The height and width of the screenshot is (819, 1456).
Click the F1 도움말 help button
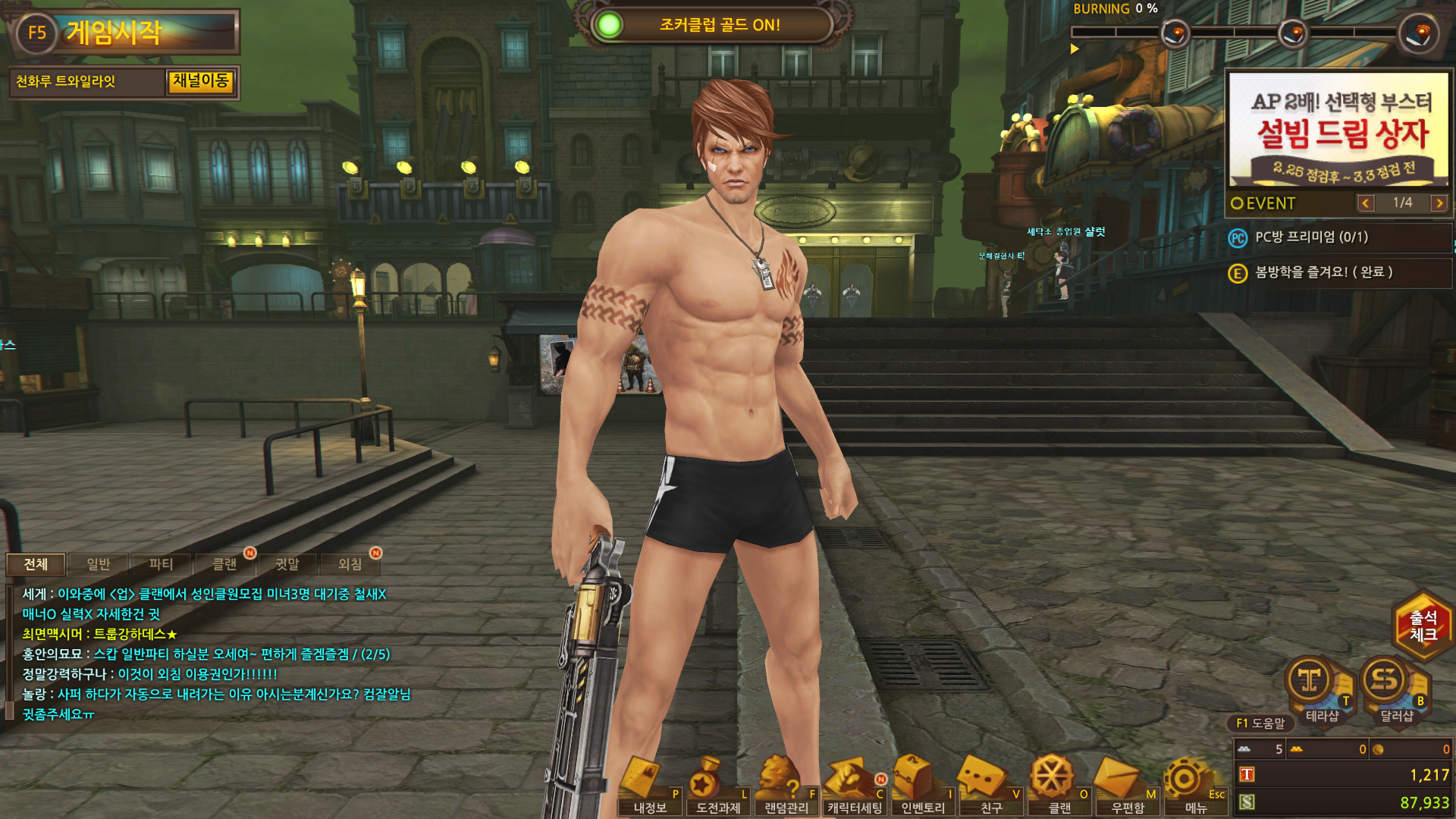point(1260,723)
